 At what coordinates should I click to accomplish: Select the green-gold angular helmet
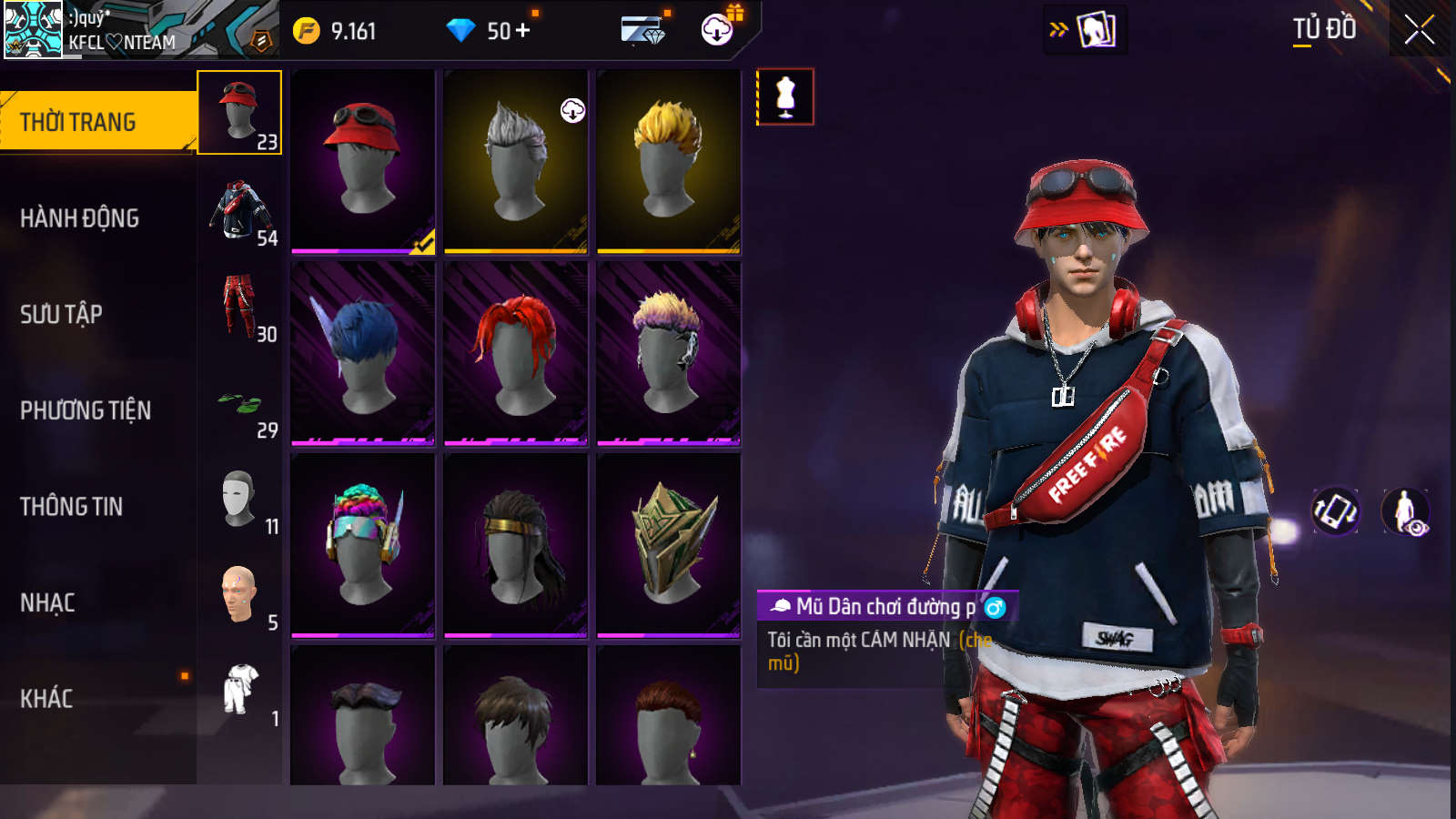click(x=669, y=545)
